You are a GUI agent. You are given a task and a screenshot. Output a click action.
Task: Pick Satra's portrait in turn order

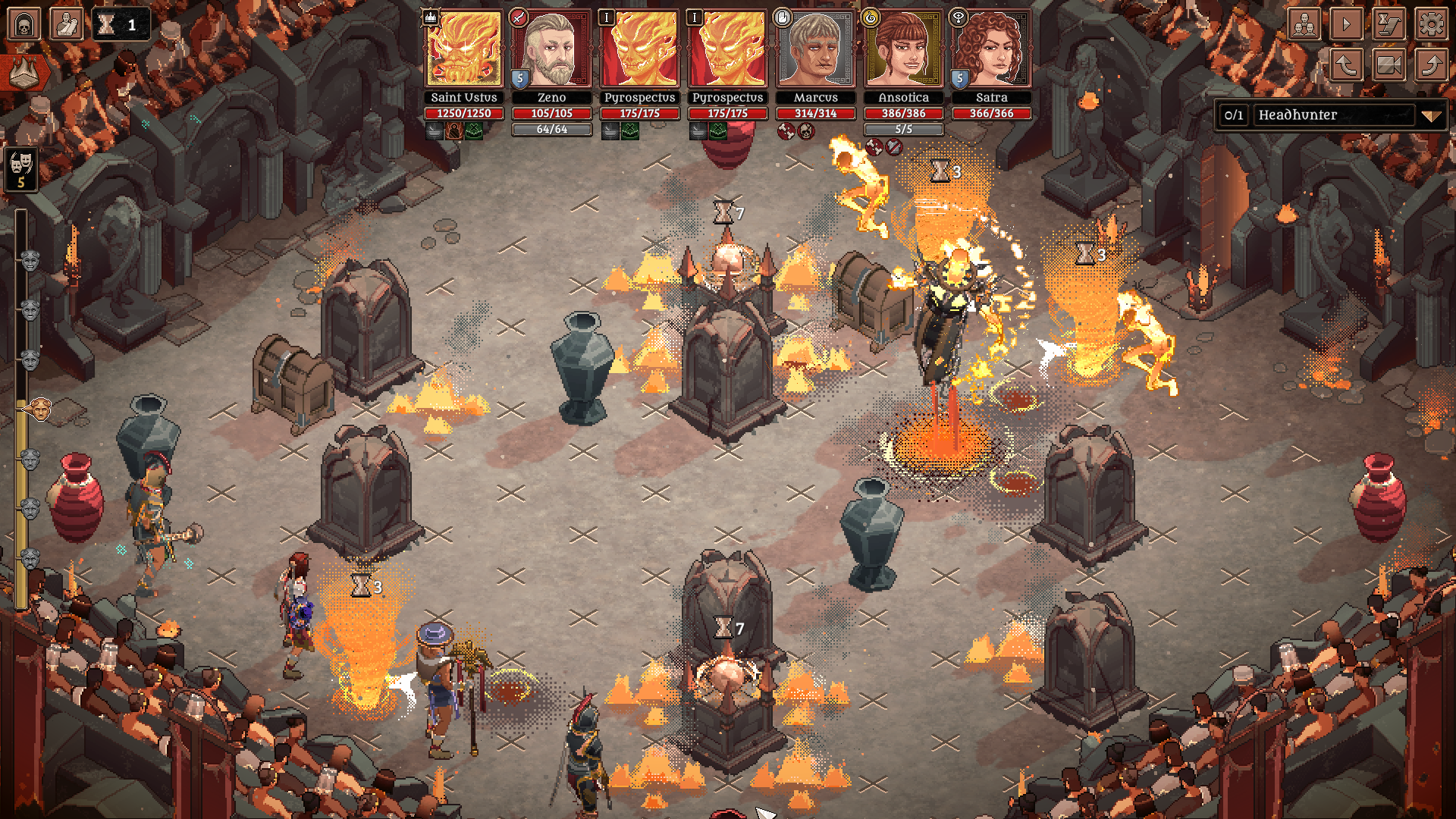pyautogui.click(x=991, y=50)
